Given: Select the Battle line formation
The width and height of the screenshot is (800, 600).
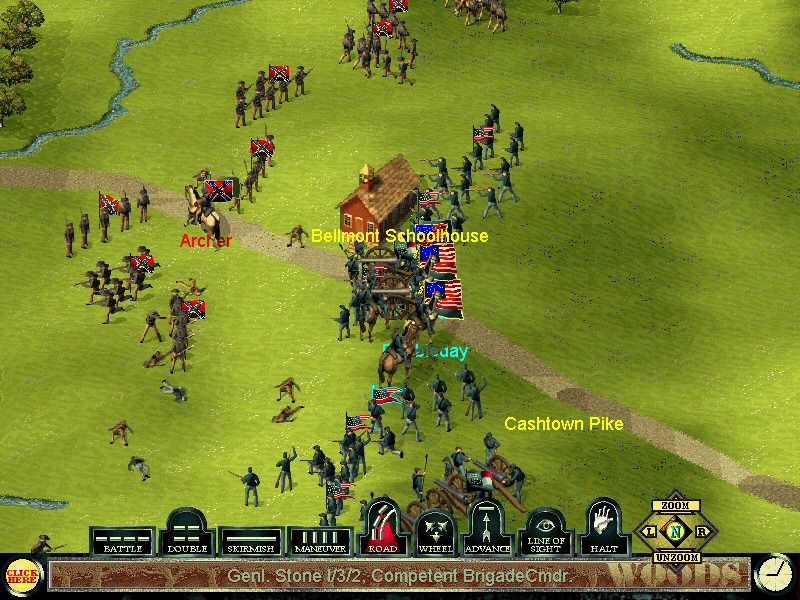Looking at the screenshot, I should tap(123, 541).
